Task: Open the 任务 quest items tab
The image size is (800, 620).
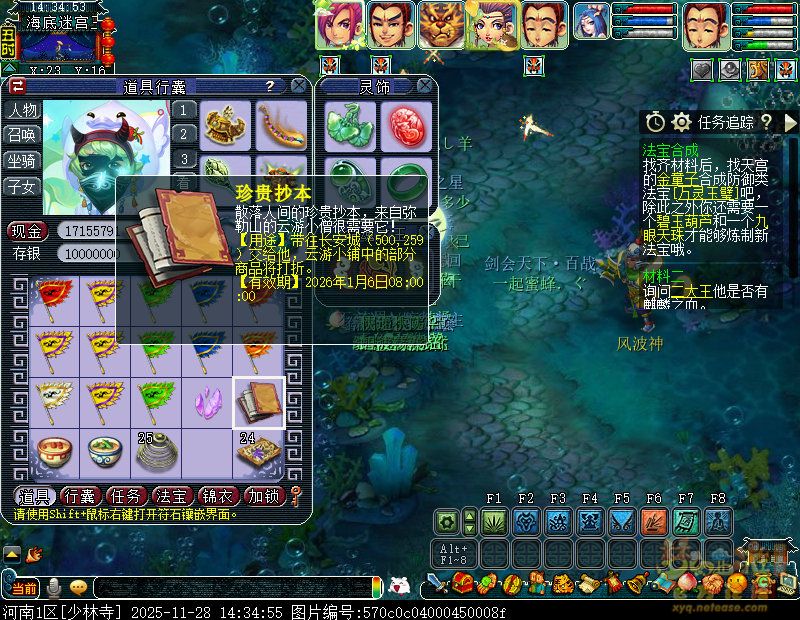Action: click(124, 496)
